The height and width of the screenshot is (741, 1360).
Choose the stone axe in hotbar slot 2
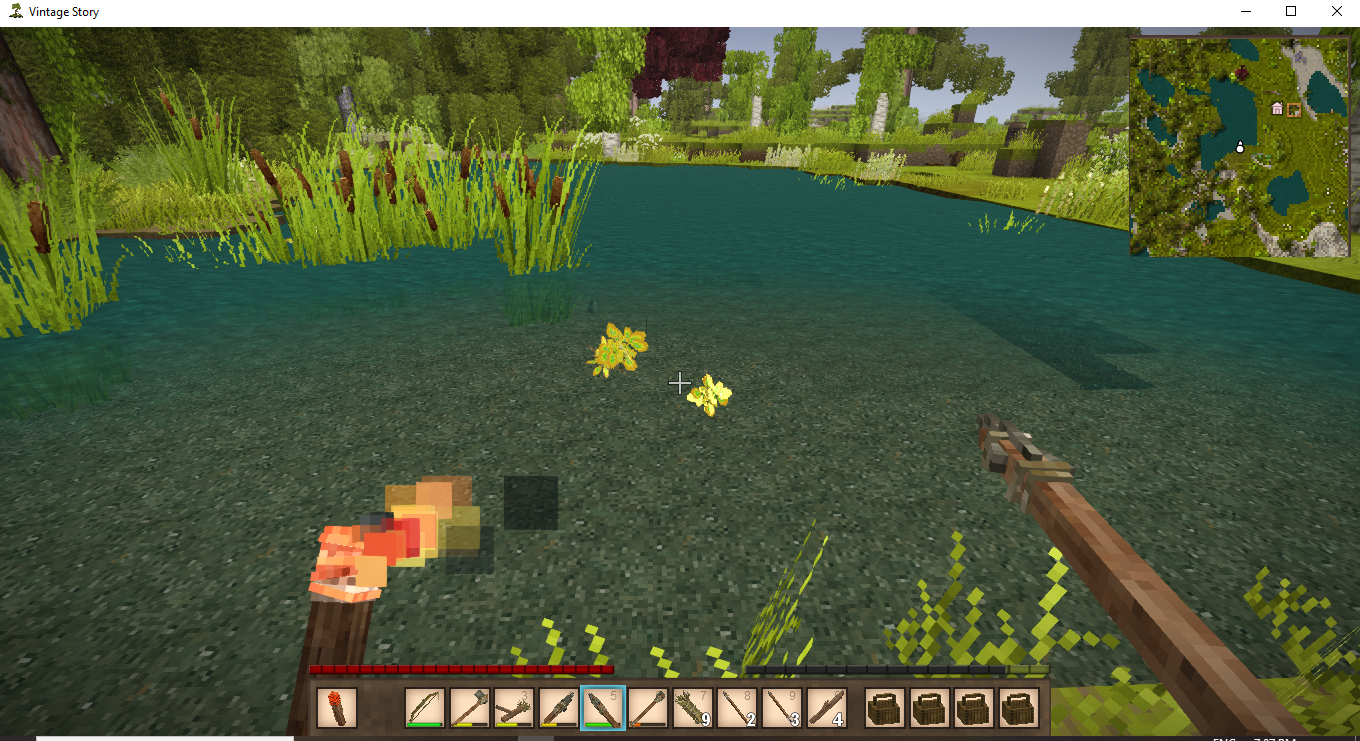click(x=469, y=708)
